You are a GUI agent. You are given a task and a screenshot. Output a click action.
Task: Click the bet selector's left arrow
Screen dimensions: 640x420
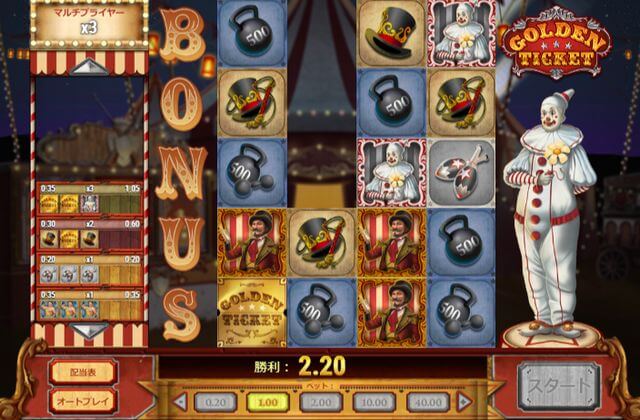coord(181,400)
